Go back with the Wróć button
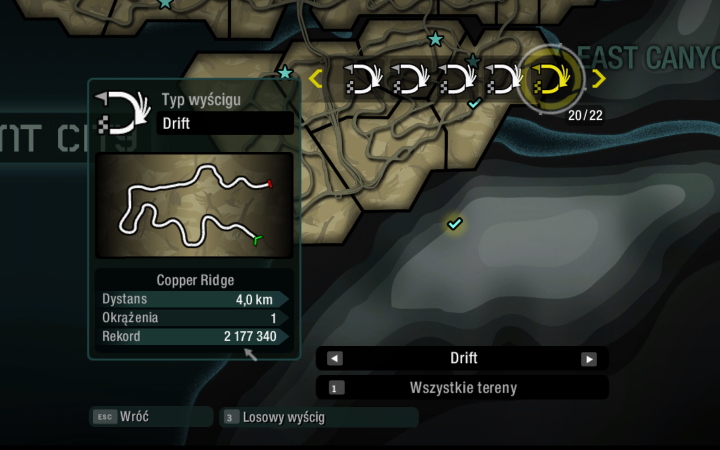Image resolution: width=720 pixels, height=450 pixels. click(150, 416)
